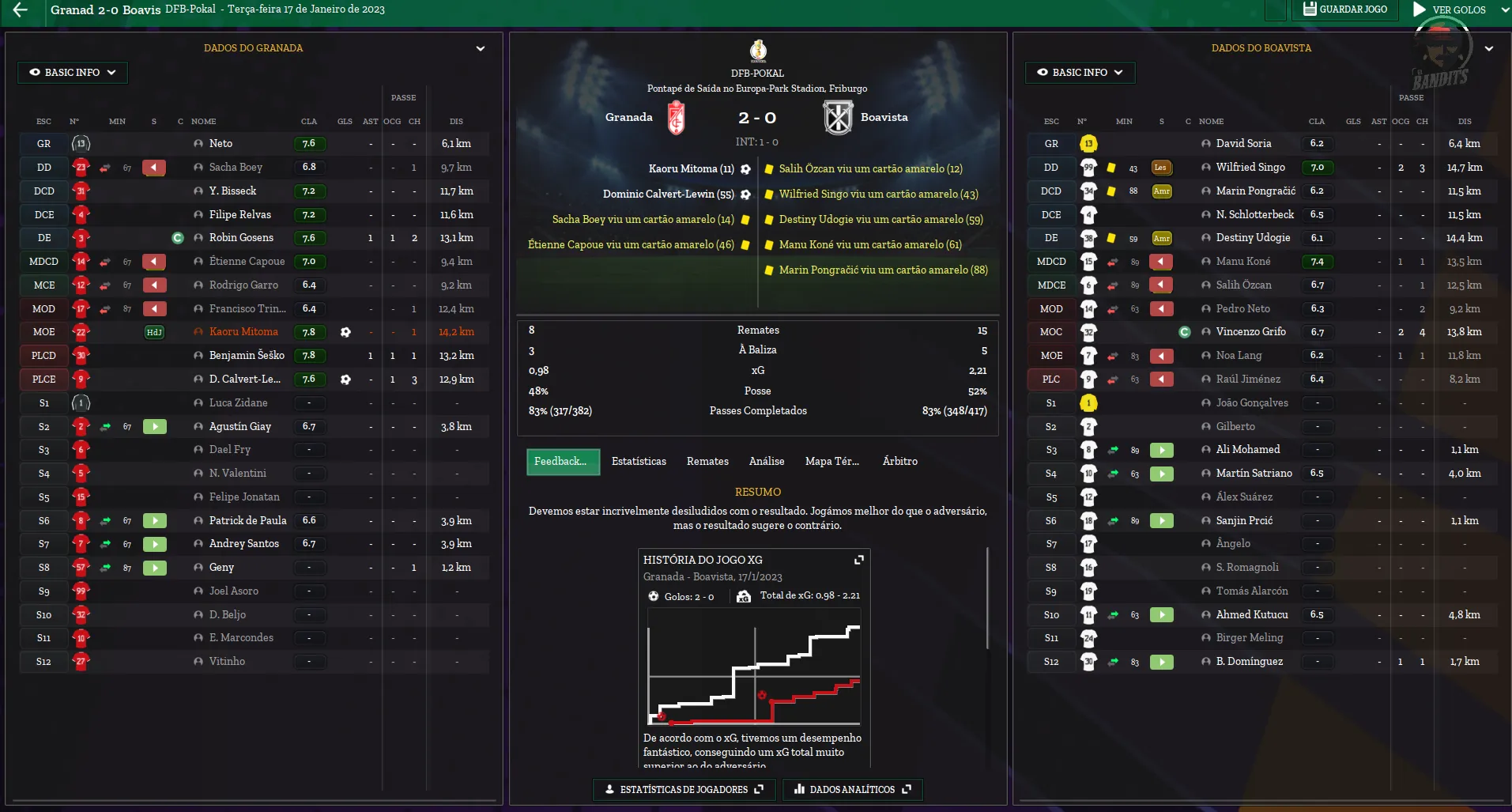This screenshot has width=1512, height=812.
Task: Select player Benjamin Šeško row
Action: (247, 356)
